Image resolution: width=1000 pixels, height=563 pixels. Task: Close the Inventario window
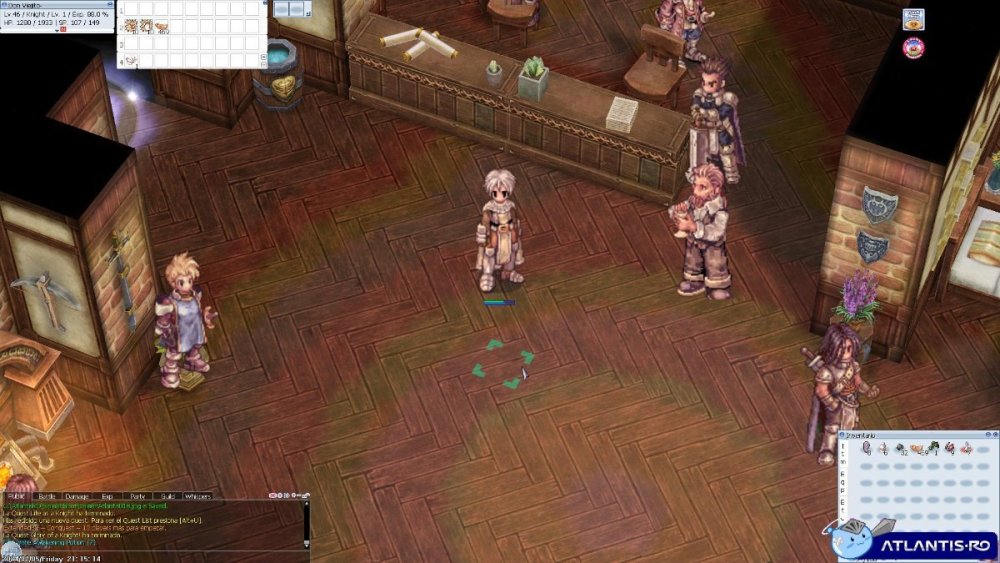tap(994, 436)
